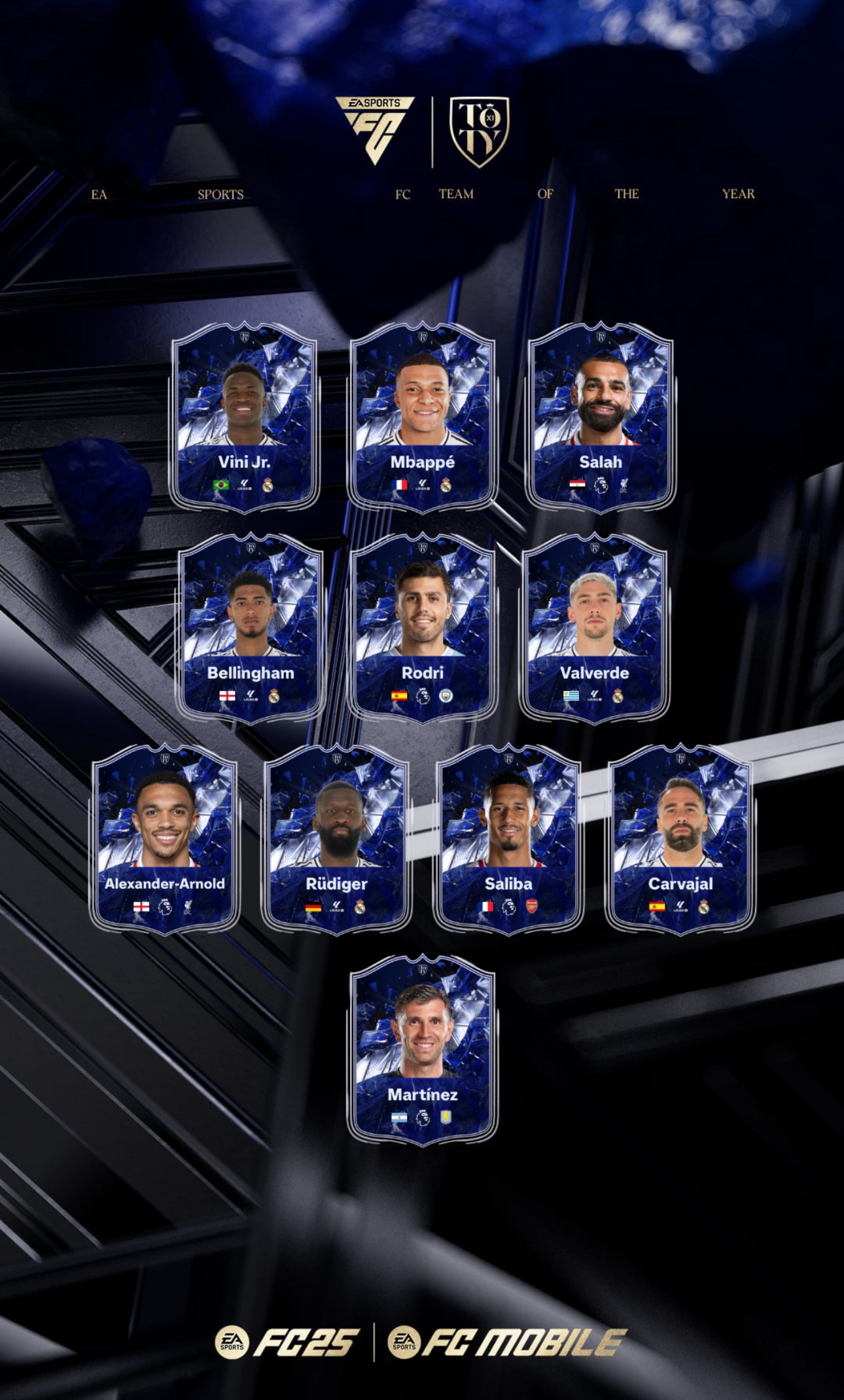This screenshot has height=1400, width=844.
Task: Open the Bellingham card
Action: pyautogui.click(x=251, y=627)
